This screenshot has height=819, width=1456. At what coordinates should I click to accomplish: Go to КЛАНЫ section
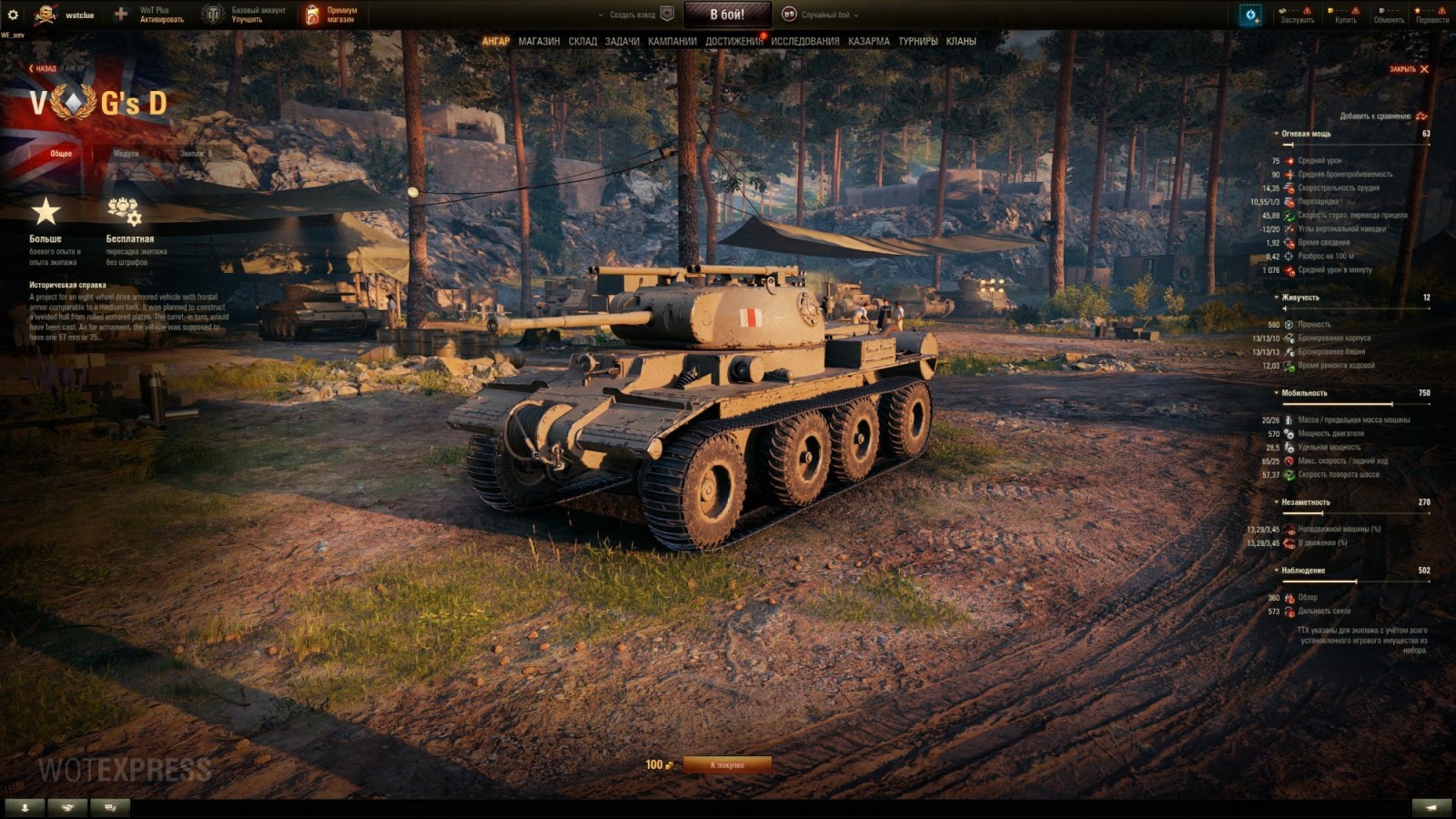click(961, 41)
